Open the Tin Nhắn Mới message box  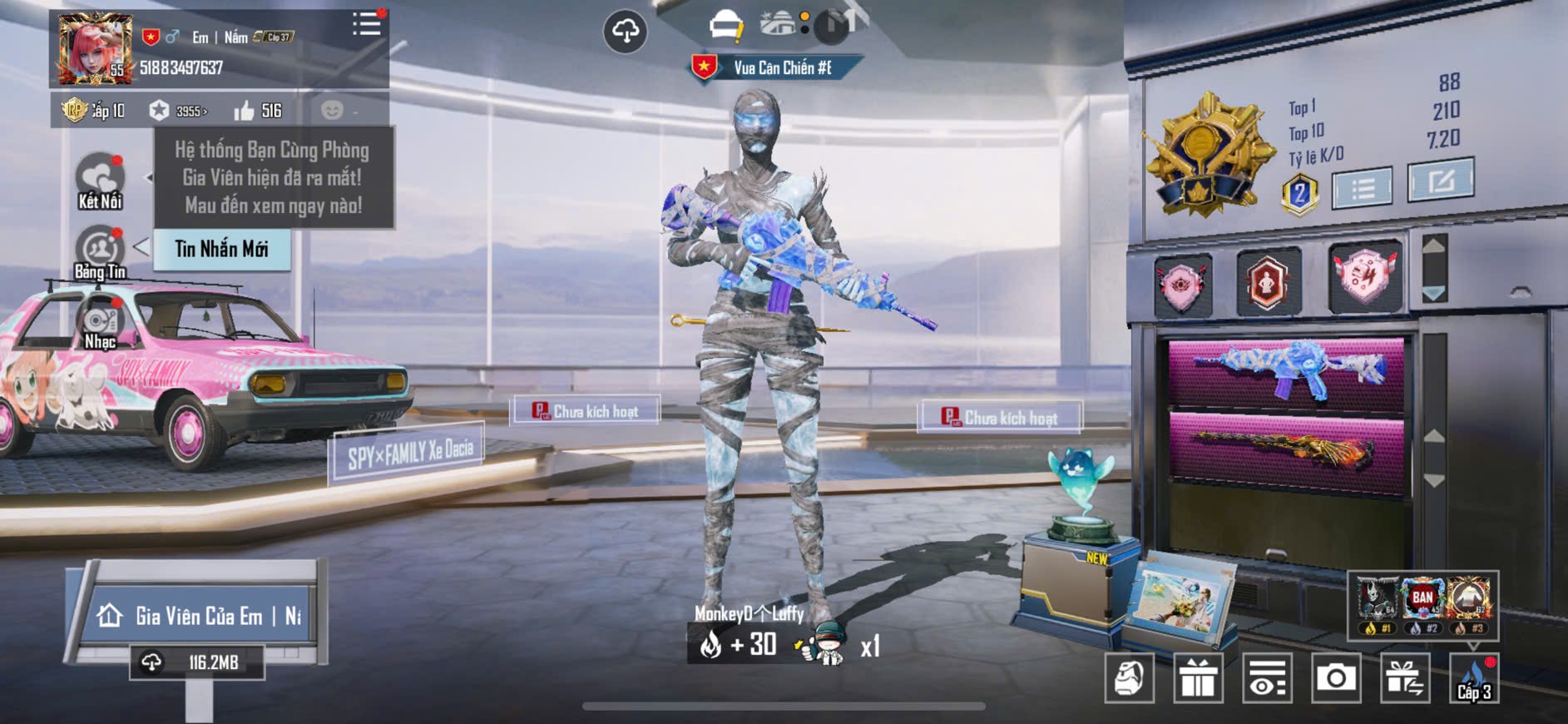221,249
